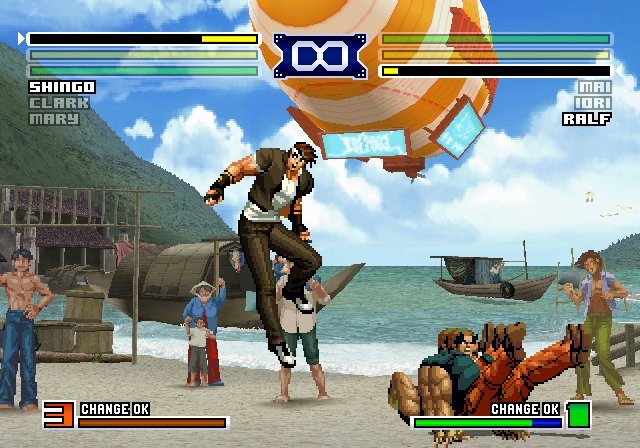Select MAI in the right team roster

point(594,88)
